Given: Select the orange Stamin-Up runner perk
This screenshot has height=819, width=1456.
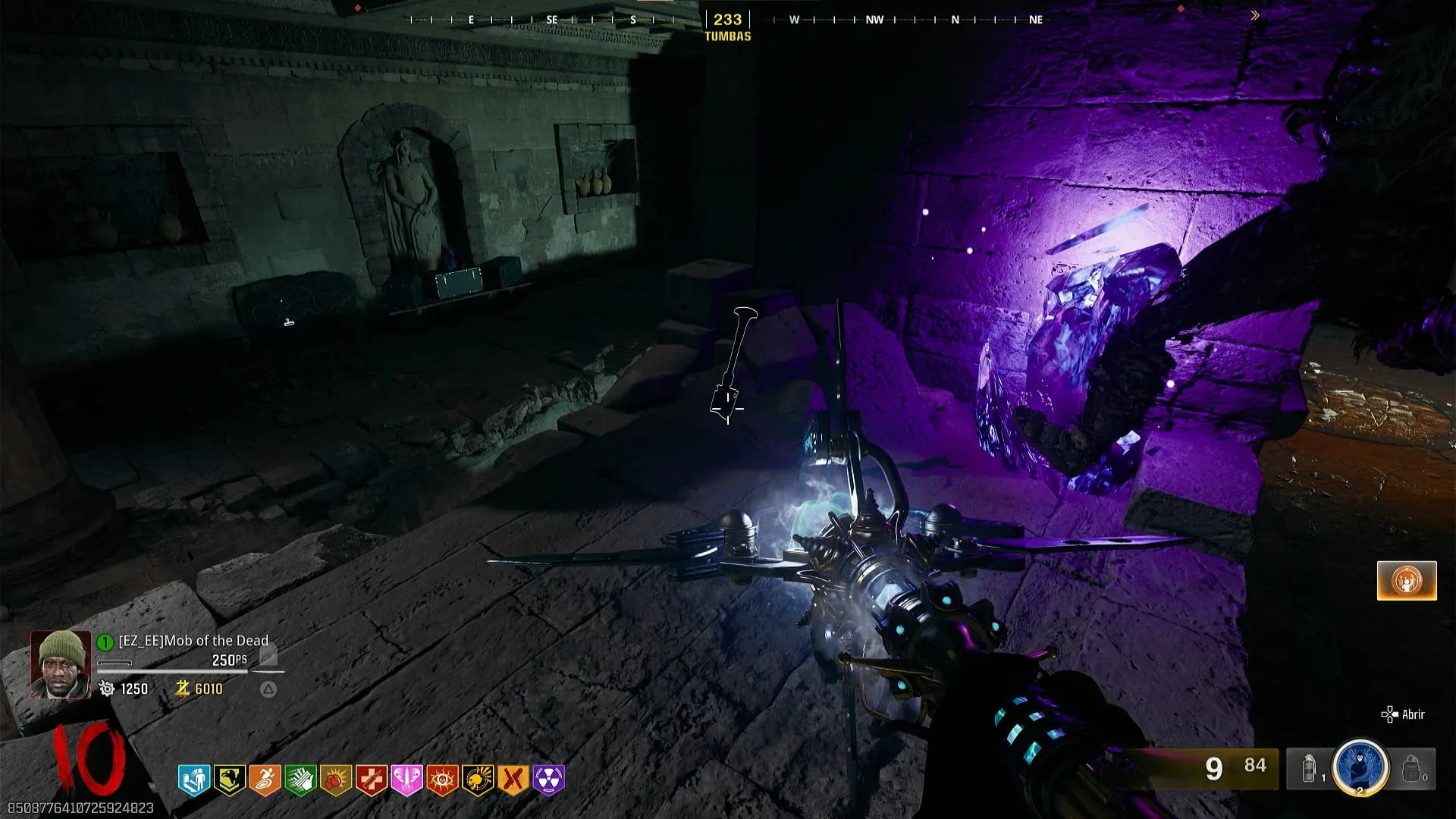Looking at the screenshot, I should pos(265,780).
